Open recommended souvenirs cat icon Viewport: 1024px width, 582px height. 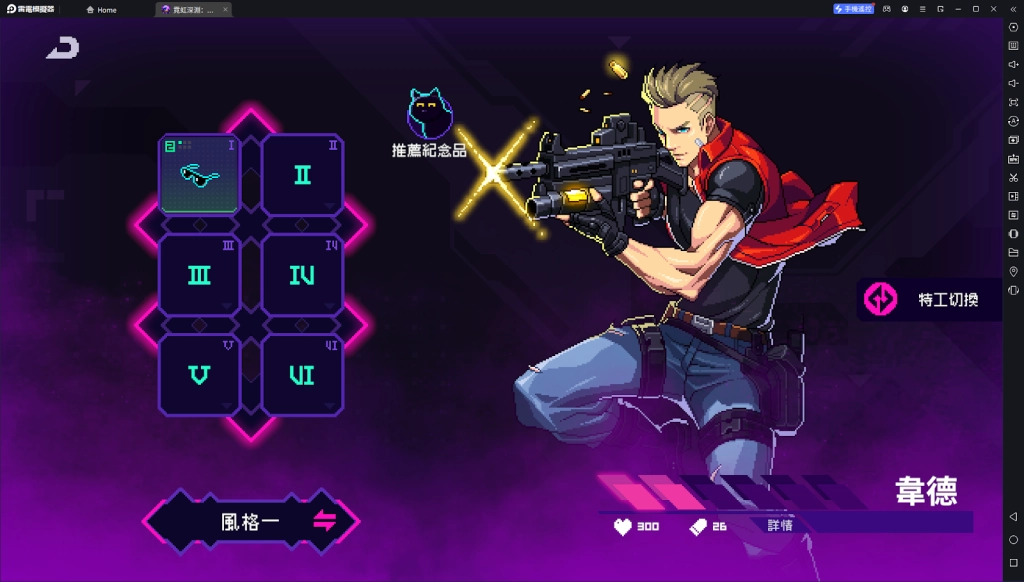coord(429,115)
